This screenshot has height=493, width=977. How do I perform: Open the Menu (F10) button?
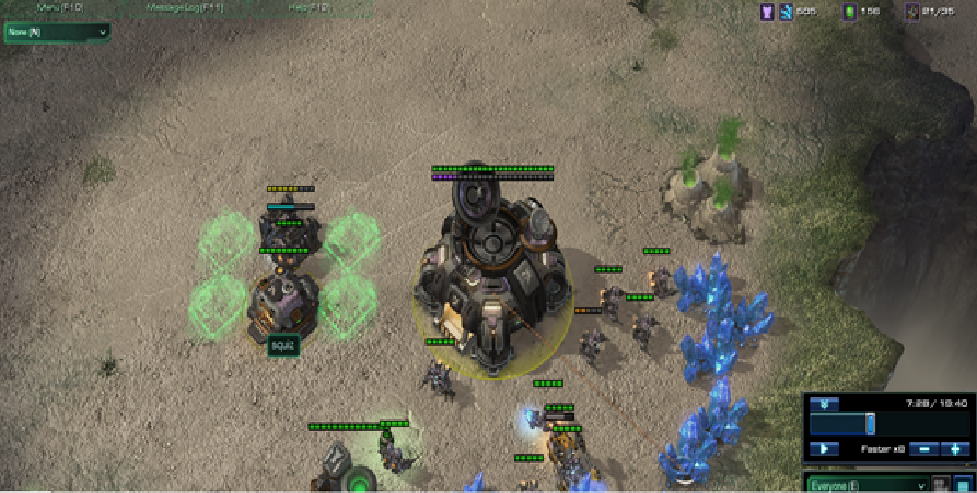click(61, 7)
